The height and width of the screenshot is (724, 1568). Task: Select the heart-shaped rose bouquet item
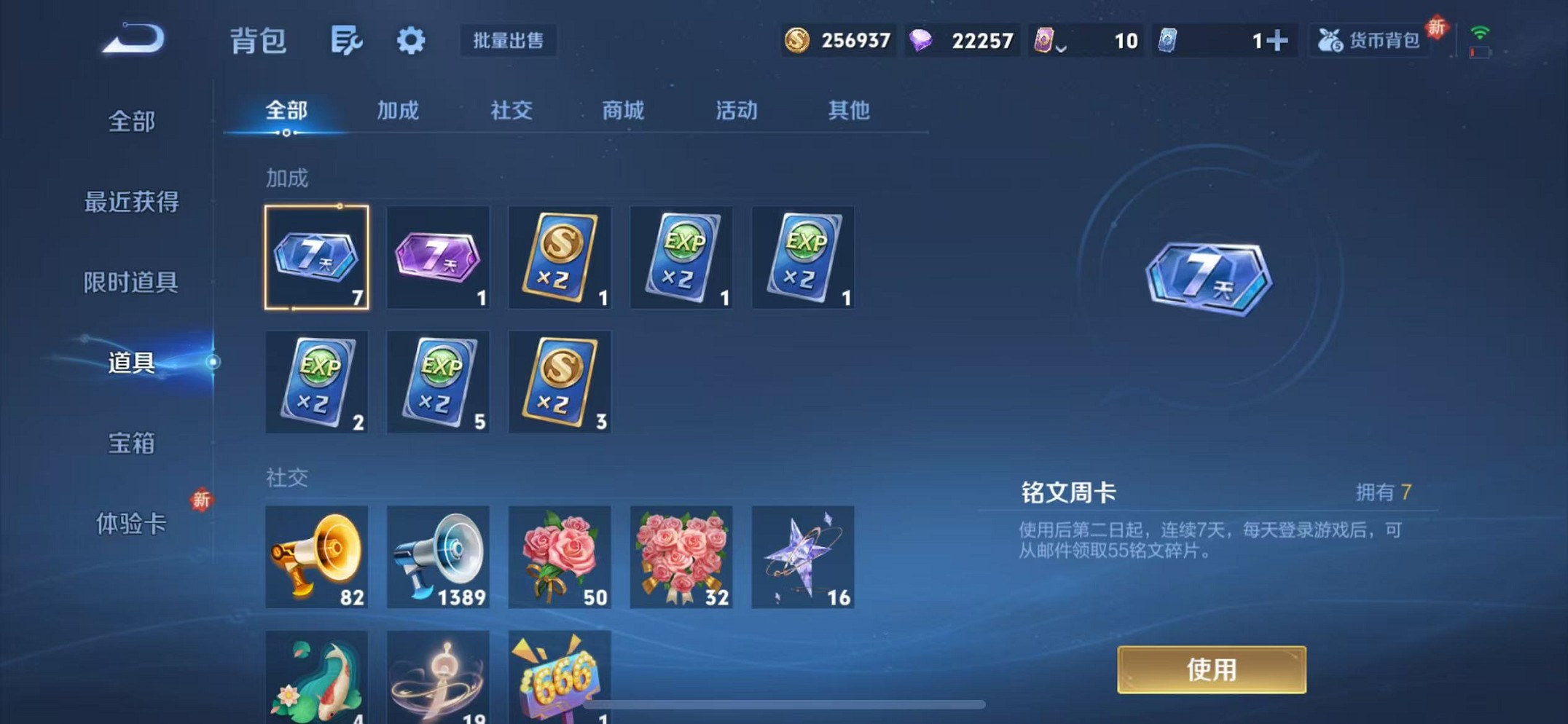(681, 557)
